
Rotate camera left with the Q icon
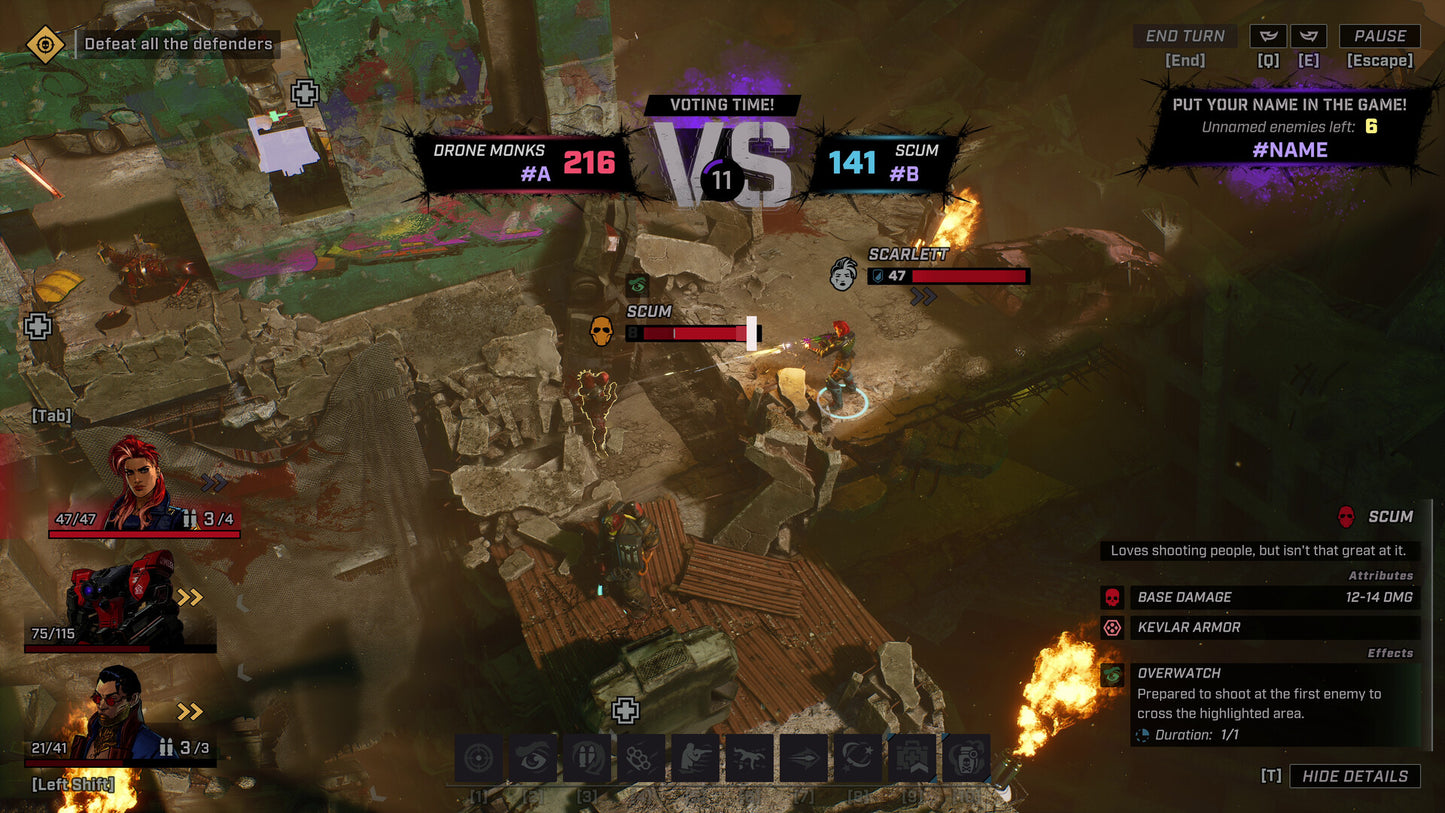[x=1268, y=36]
